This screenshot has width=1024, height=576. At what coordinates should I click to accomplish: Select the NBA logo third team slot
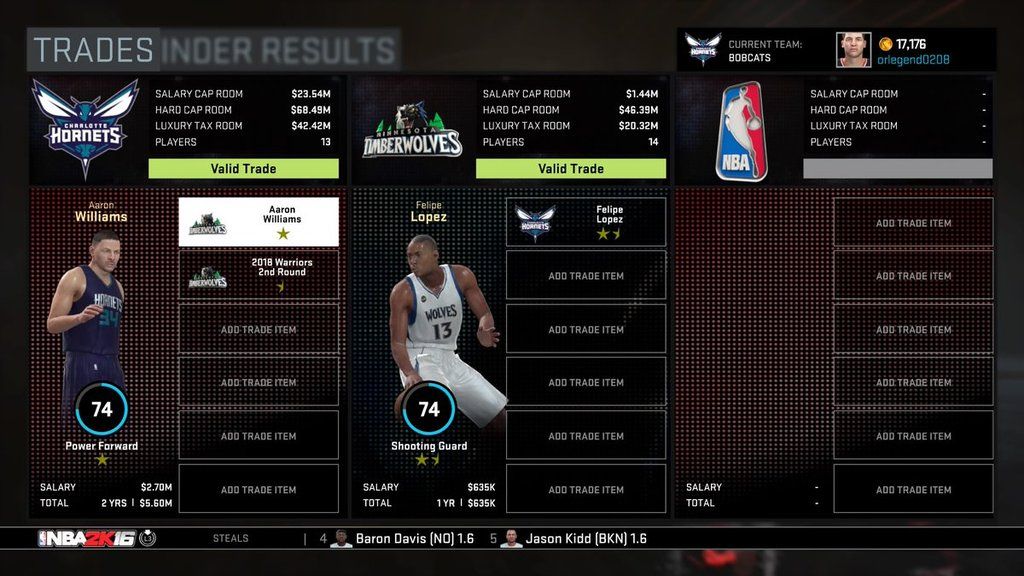tap(741, 131)
